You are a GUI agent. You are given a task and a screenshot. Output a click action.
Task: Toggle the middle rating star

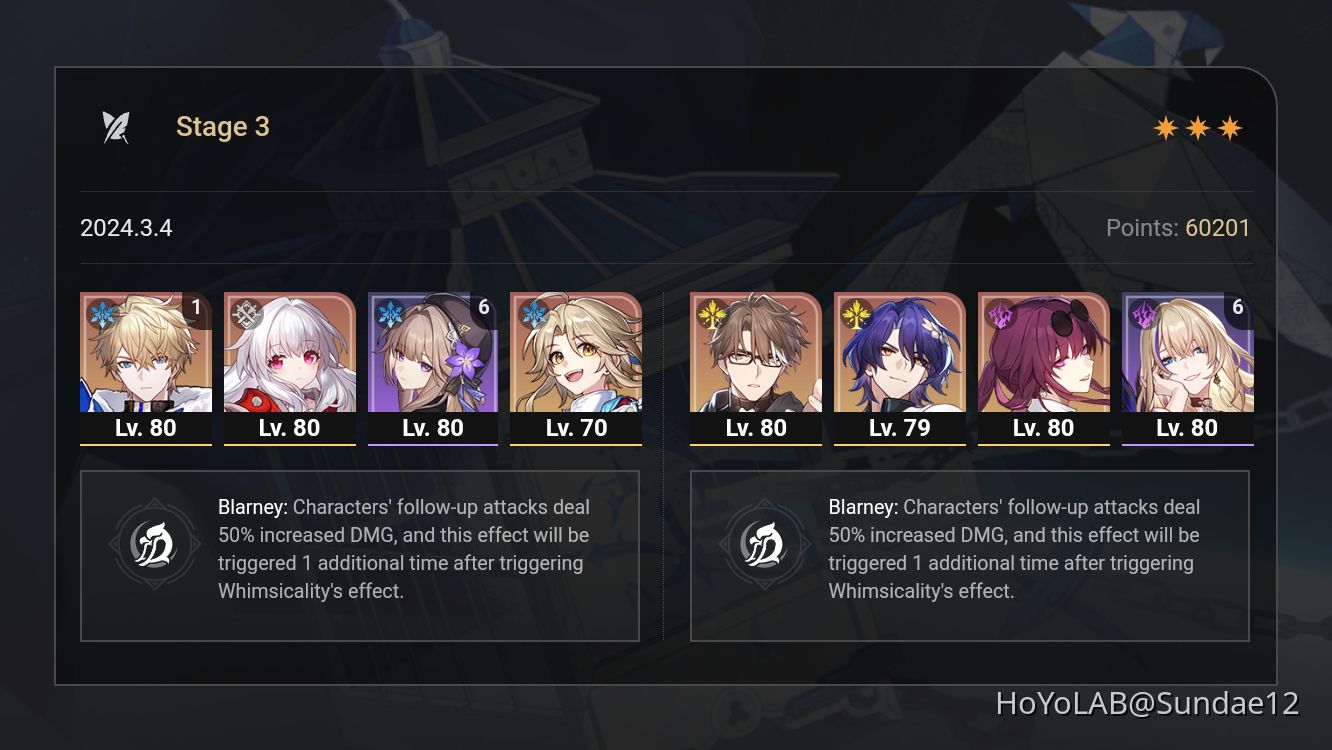[x=1198, y=127]
